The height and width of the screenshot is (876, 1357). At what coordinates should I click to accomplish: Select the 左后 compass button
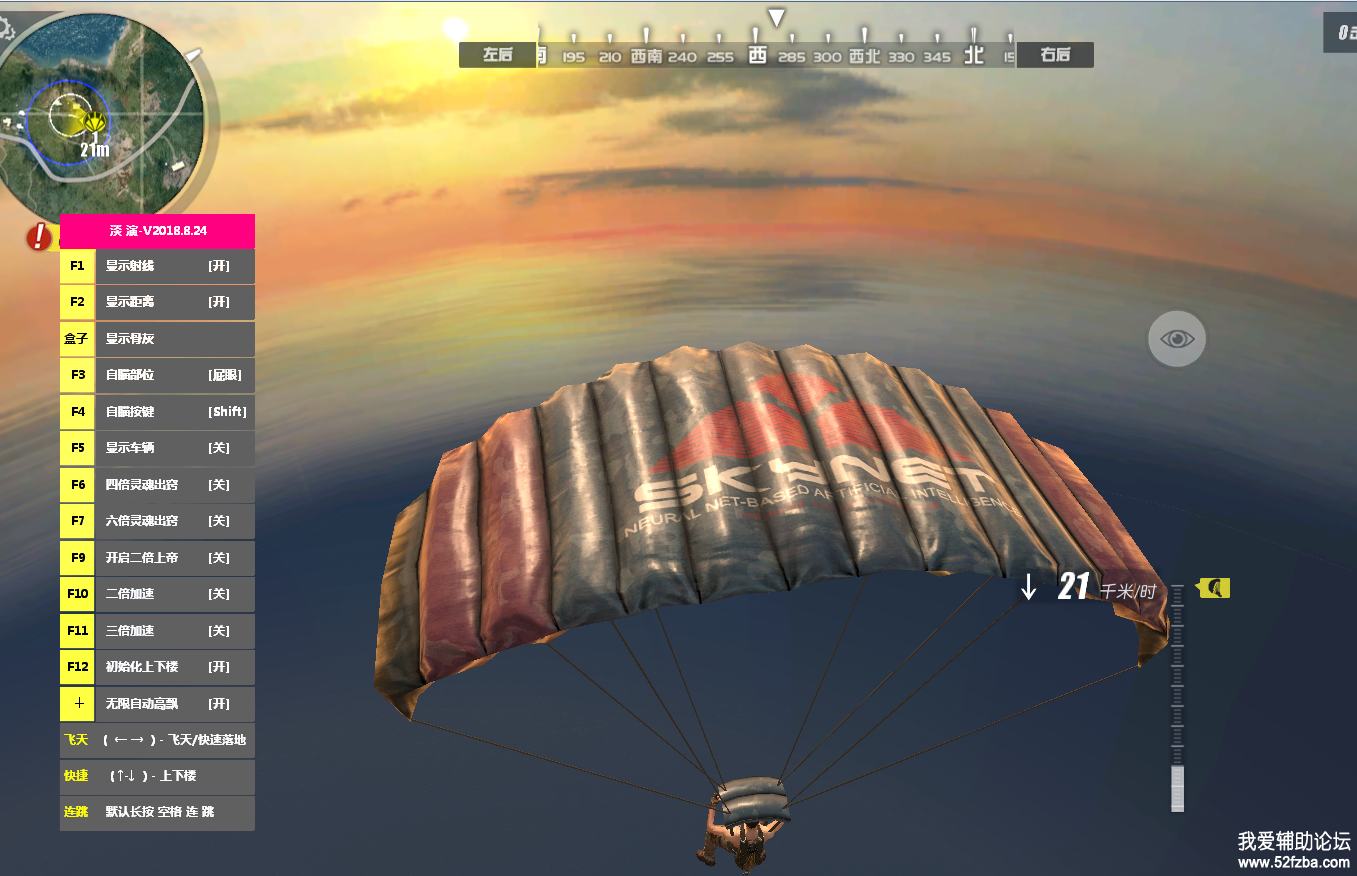point(497,55)
